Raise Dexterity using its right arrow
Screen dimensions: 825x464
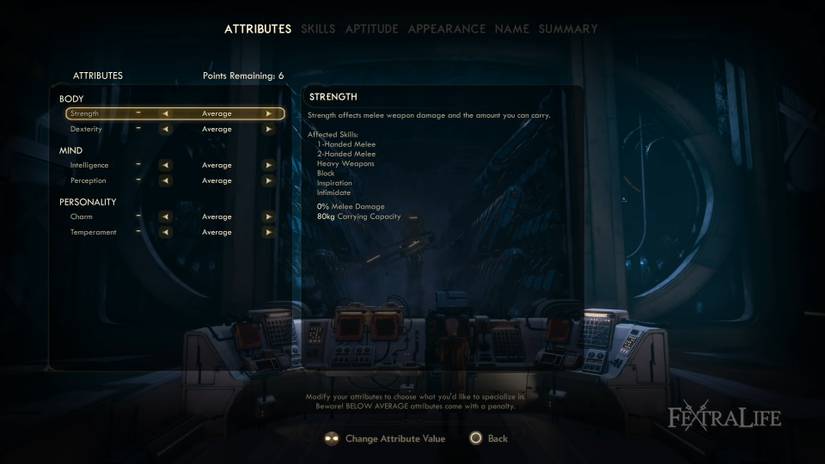pos(268,129)
